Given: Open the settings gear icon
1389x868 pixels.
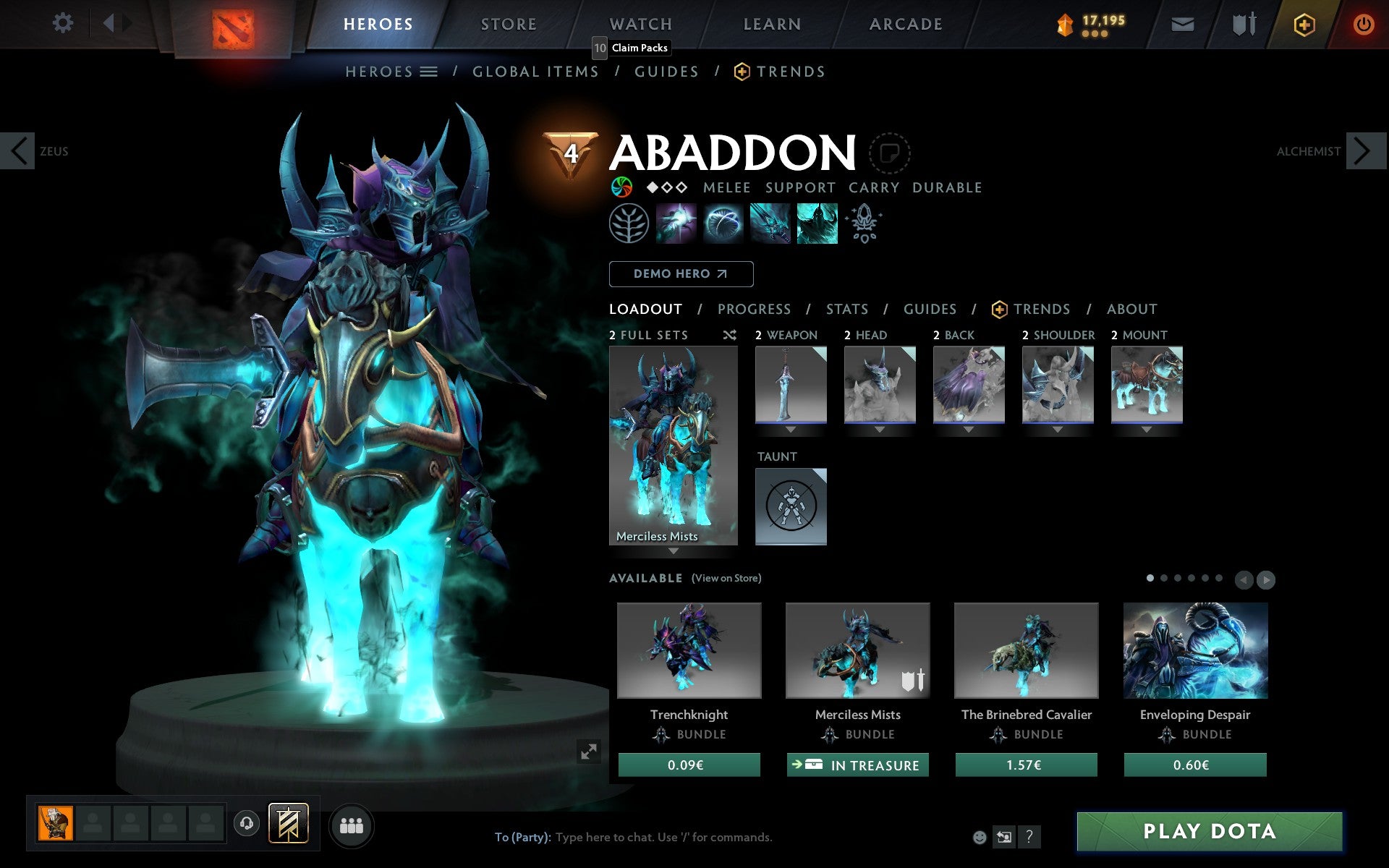Looking at the screenshot, I should pos(64,23).
